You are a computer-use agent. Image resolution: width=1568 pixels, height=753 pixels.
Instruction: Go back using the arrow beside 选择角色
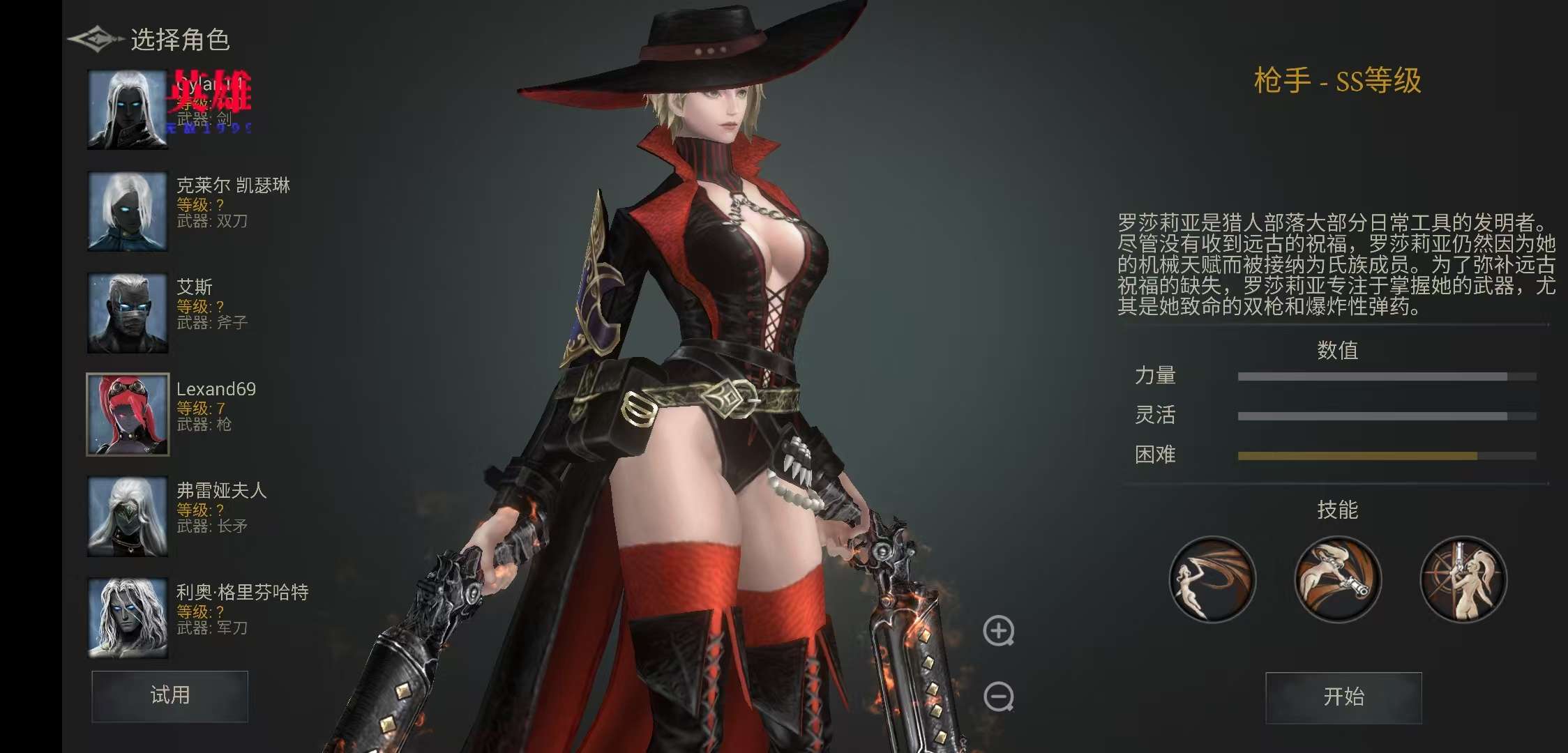pyautogui.click(x=96, y=39)
